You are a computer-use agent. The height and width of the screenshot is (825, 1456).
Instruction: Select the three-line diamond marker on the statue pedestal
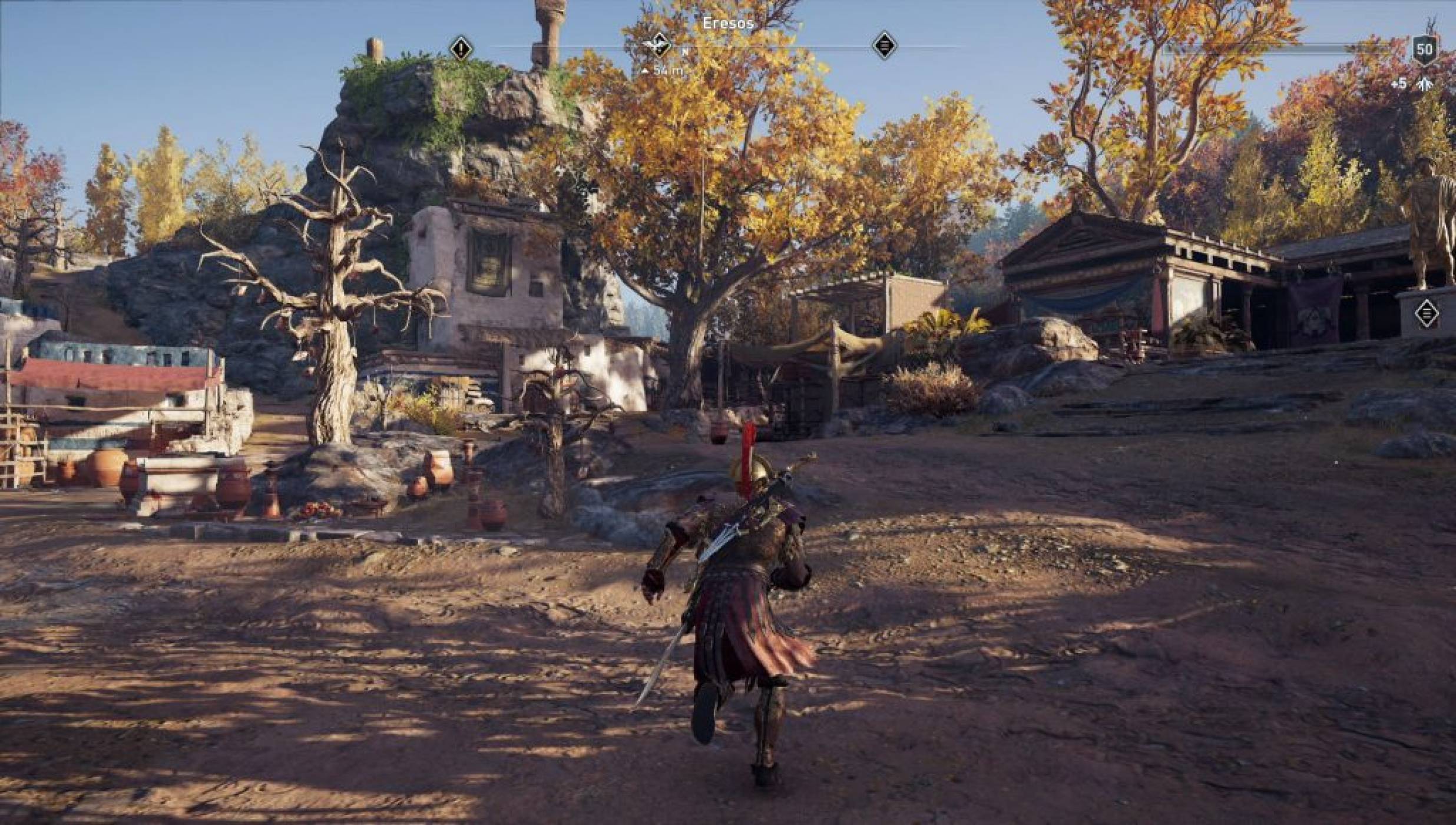click(1426, 313)
